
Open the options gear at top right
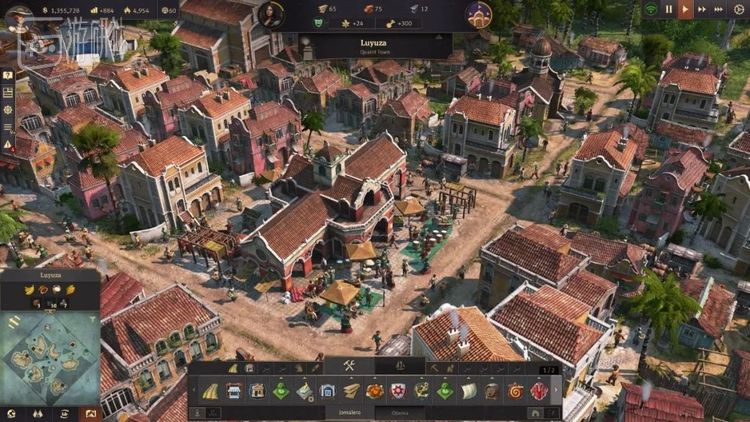738,9
